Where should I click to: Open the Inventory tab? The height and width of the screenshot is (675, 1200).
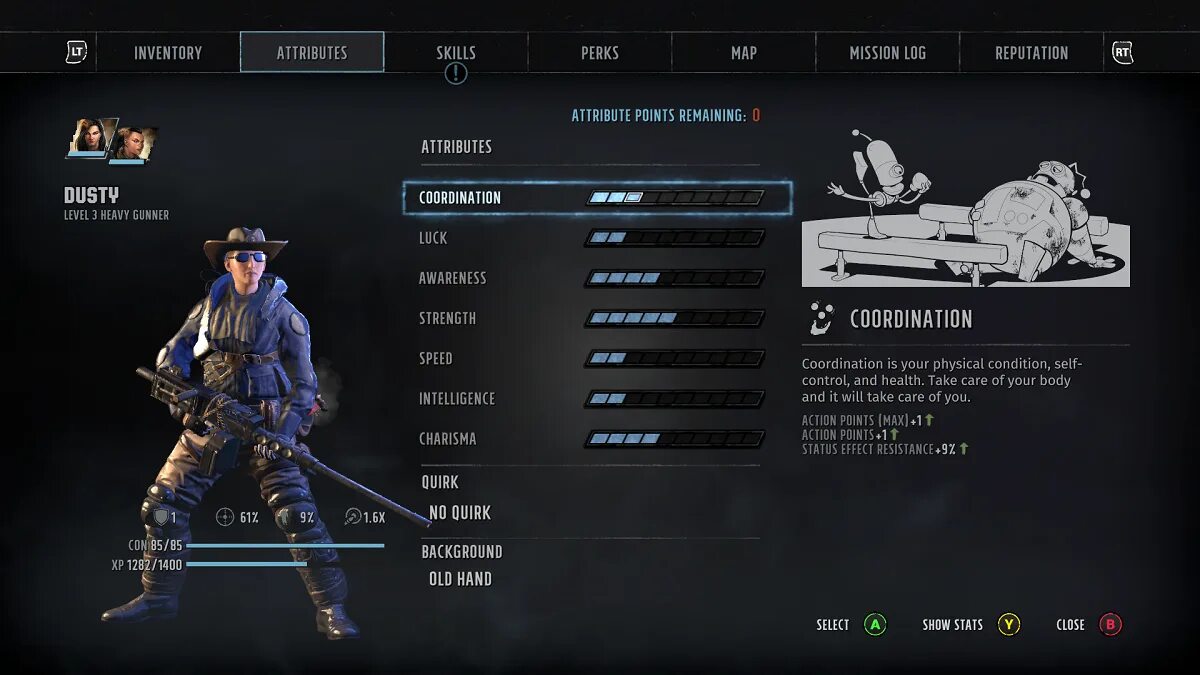point(168,53)
